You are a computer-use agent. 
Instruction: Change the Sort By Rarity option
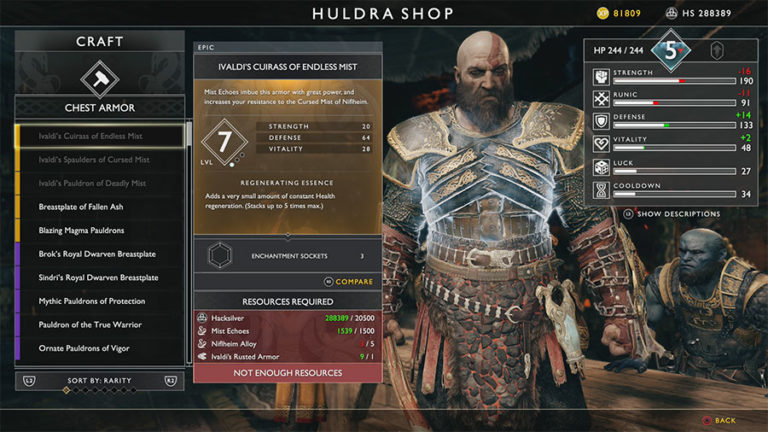click(x=99, y=382)
